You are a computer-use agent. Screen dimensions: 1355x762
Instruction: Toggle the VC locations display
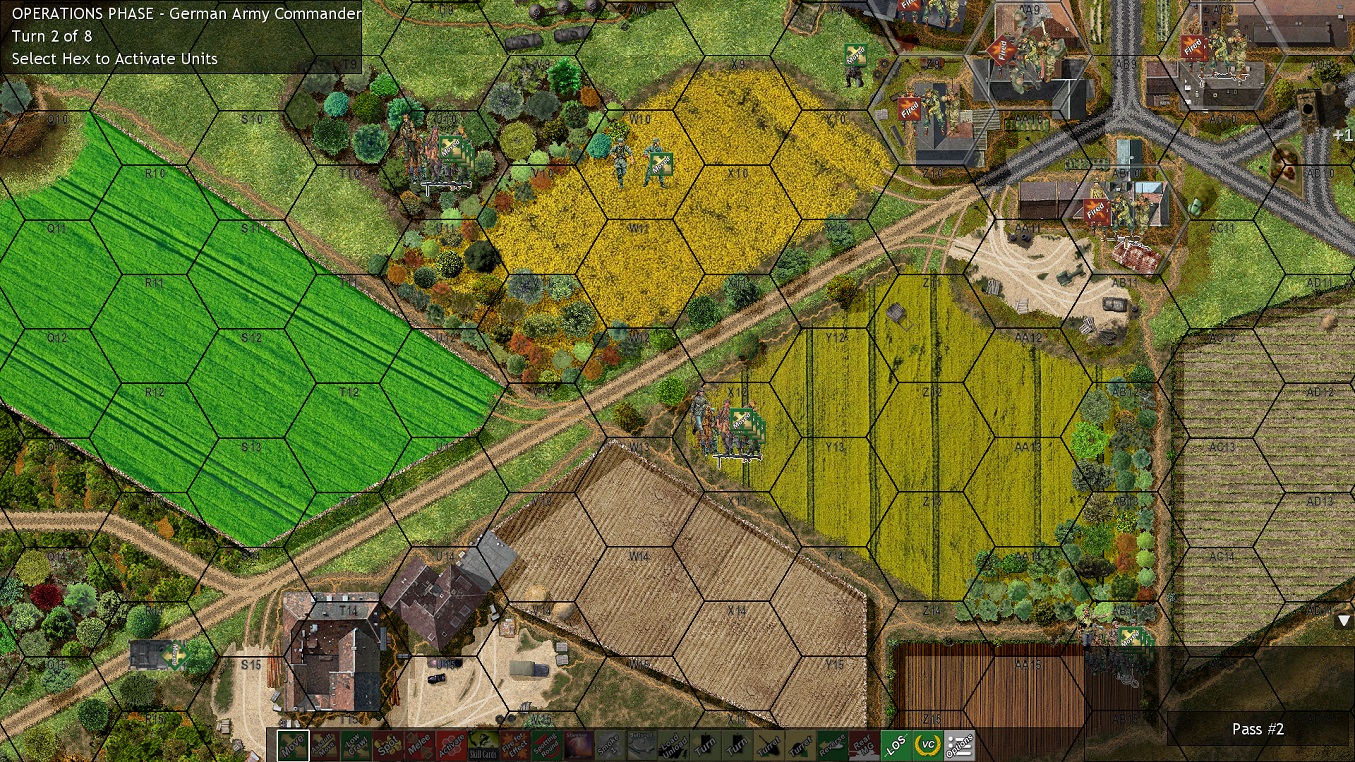click(x=929, y=744)
